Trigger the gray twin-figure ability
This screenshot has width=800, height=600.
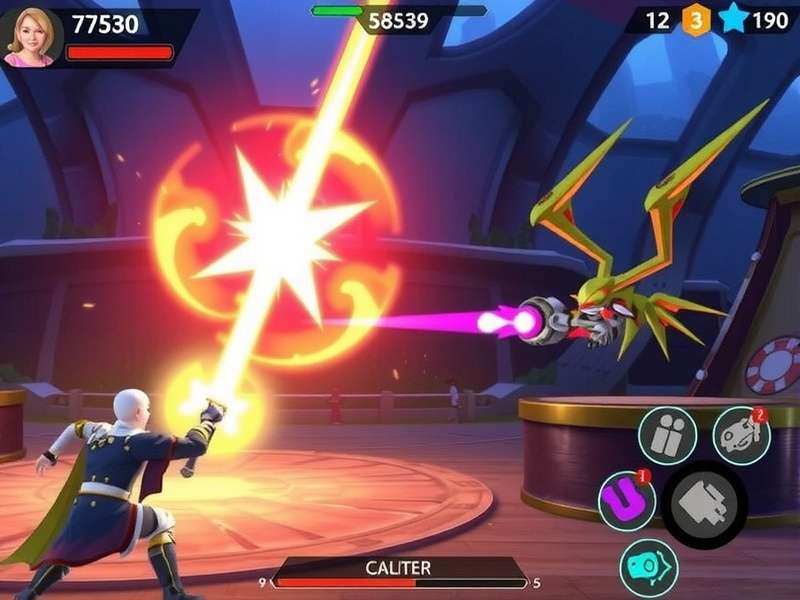tap(668, 436)
